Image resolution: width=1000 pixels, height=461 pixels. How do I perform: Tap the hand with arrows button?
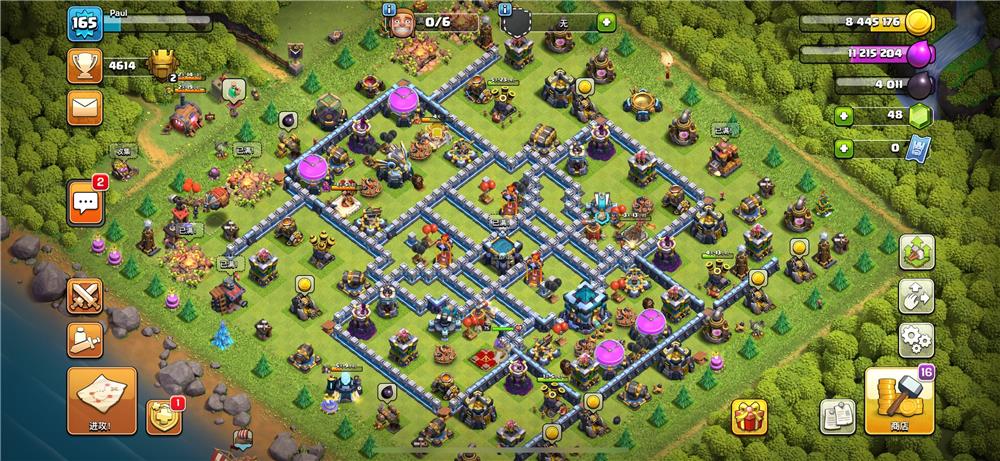click(917, 296)
